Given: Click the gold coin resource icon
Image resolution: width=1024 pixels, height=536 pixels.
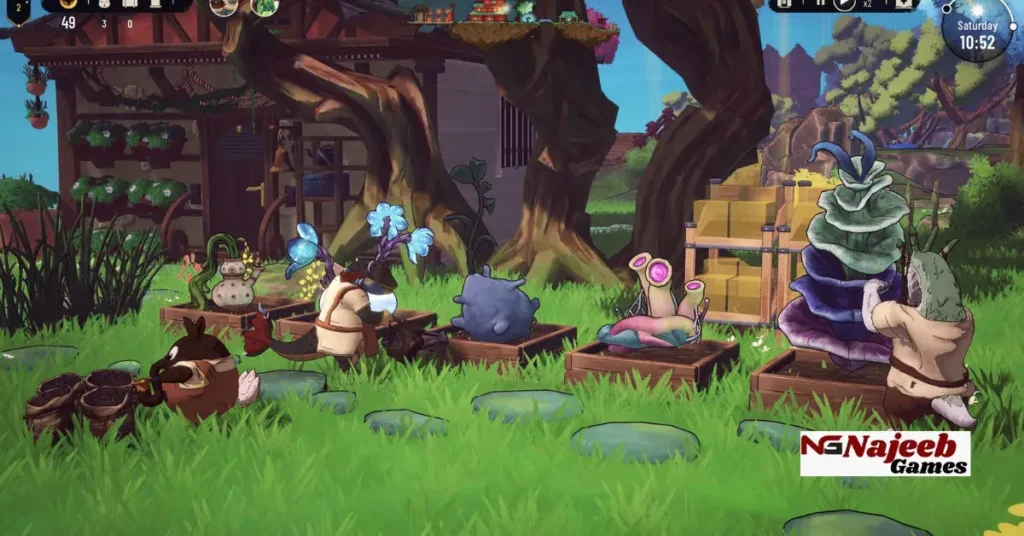Looking at the screenshot, I should [69, 5].
